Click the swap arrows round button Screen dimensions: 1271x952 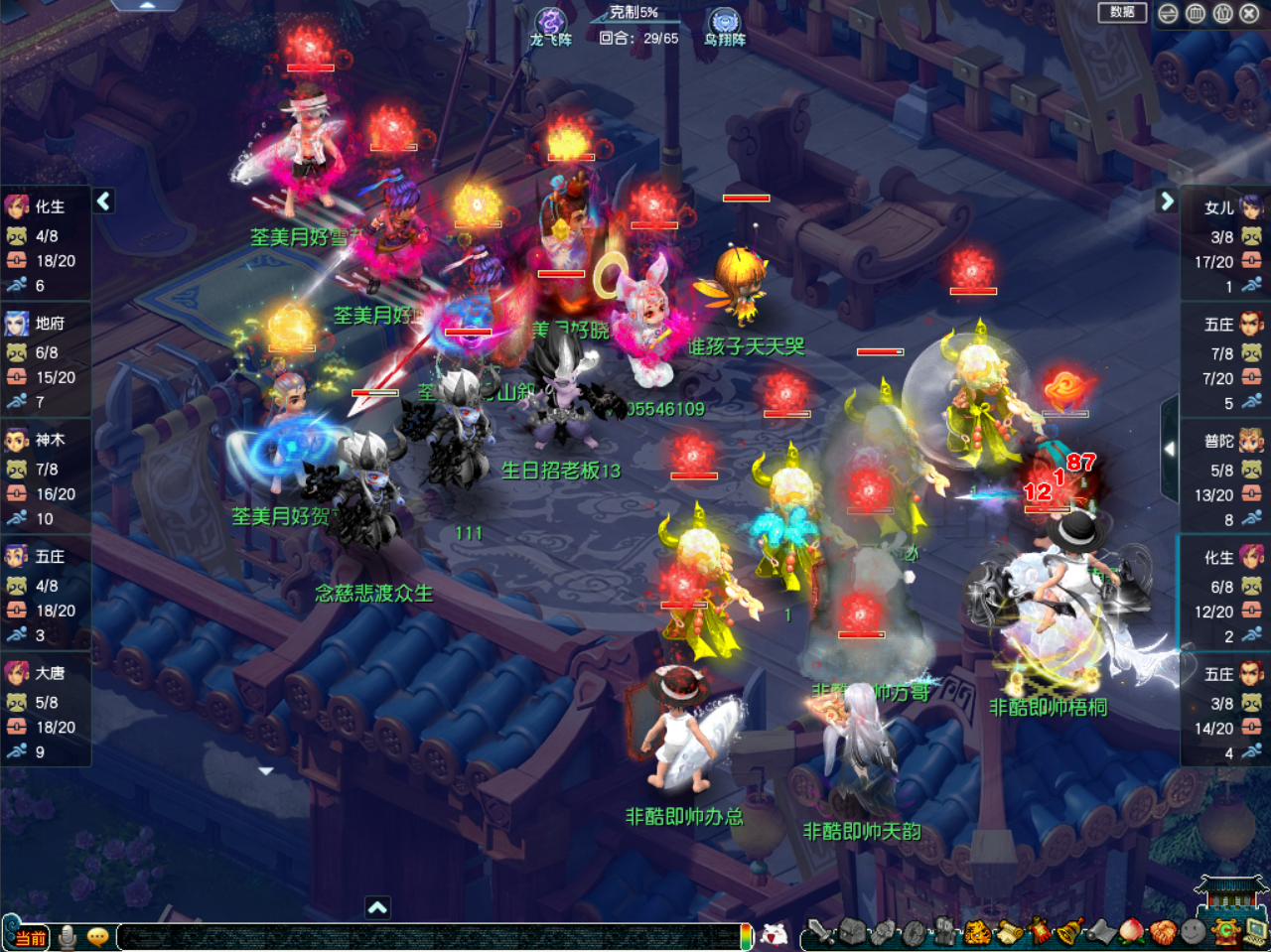1169,13
